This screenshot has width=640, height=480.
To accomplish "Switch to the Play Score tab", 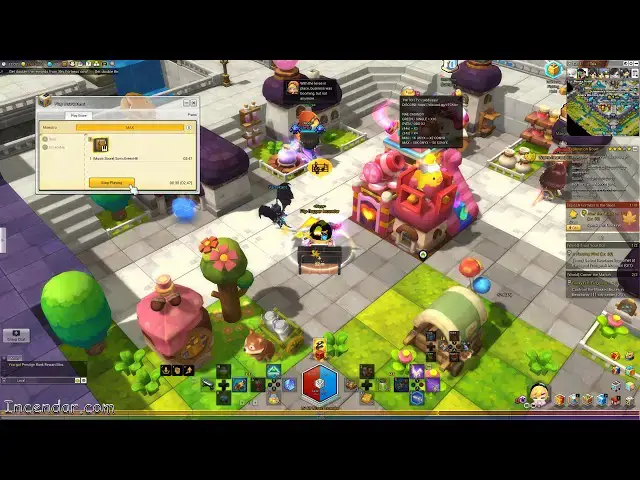I will click(x=77, y=115).
